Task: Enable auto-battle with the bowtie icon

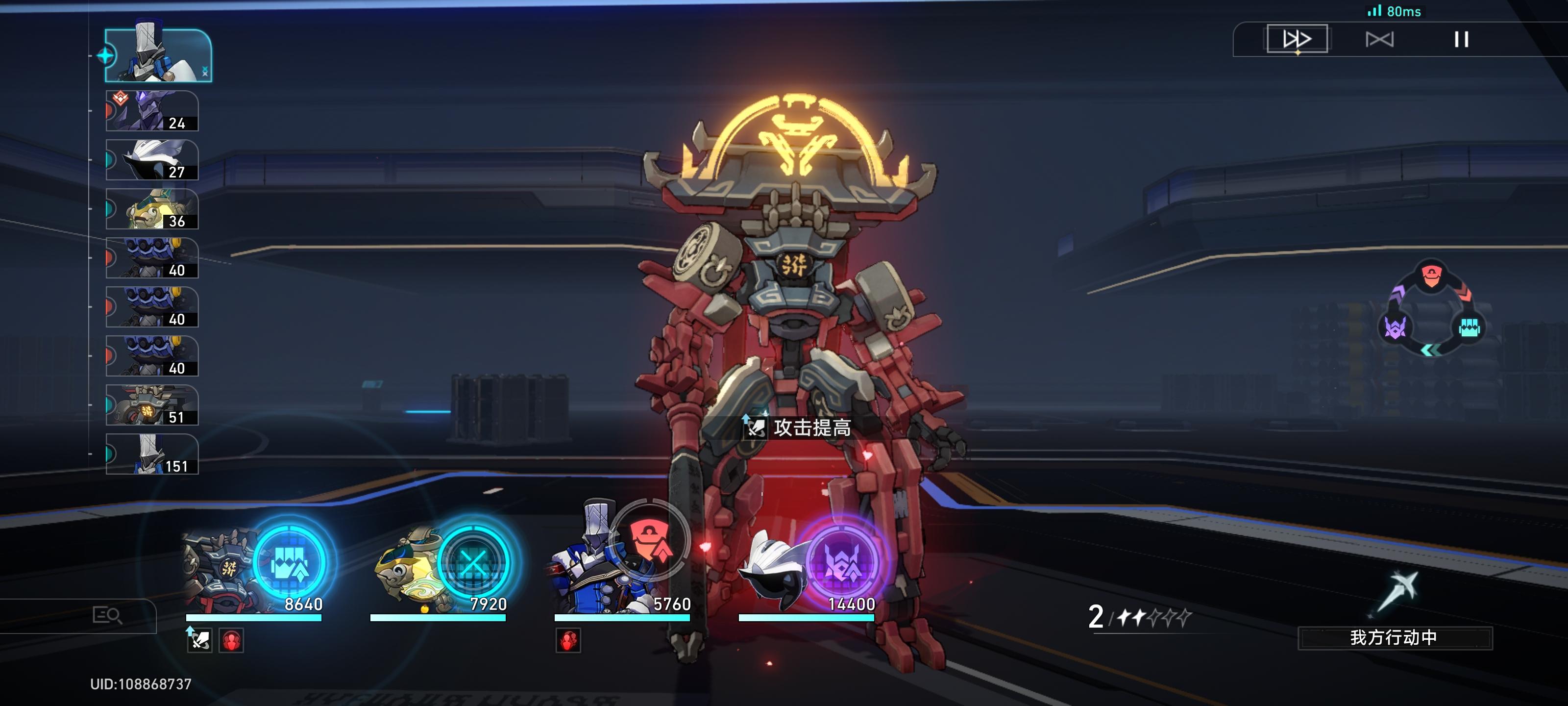Action: point(1379,40)
